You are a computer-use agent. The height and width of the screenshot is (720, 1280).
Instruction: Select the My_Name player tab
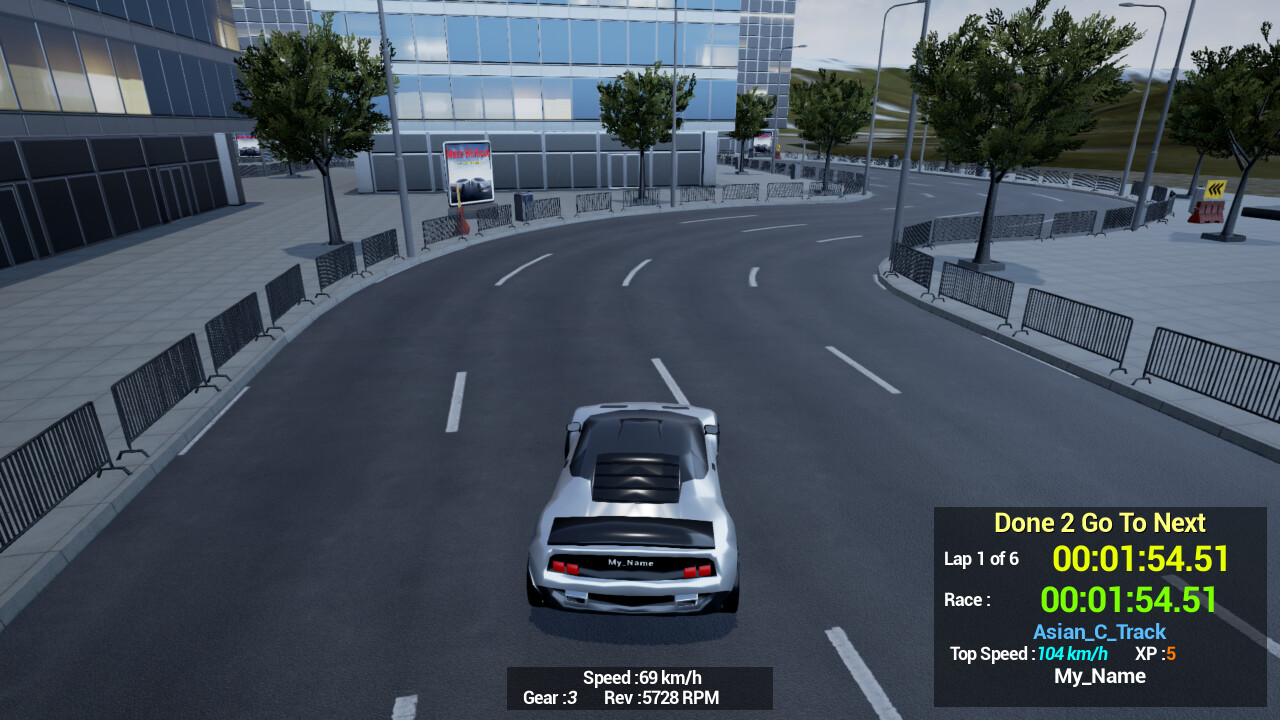(x=1100, y=676)
